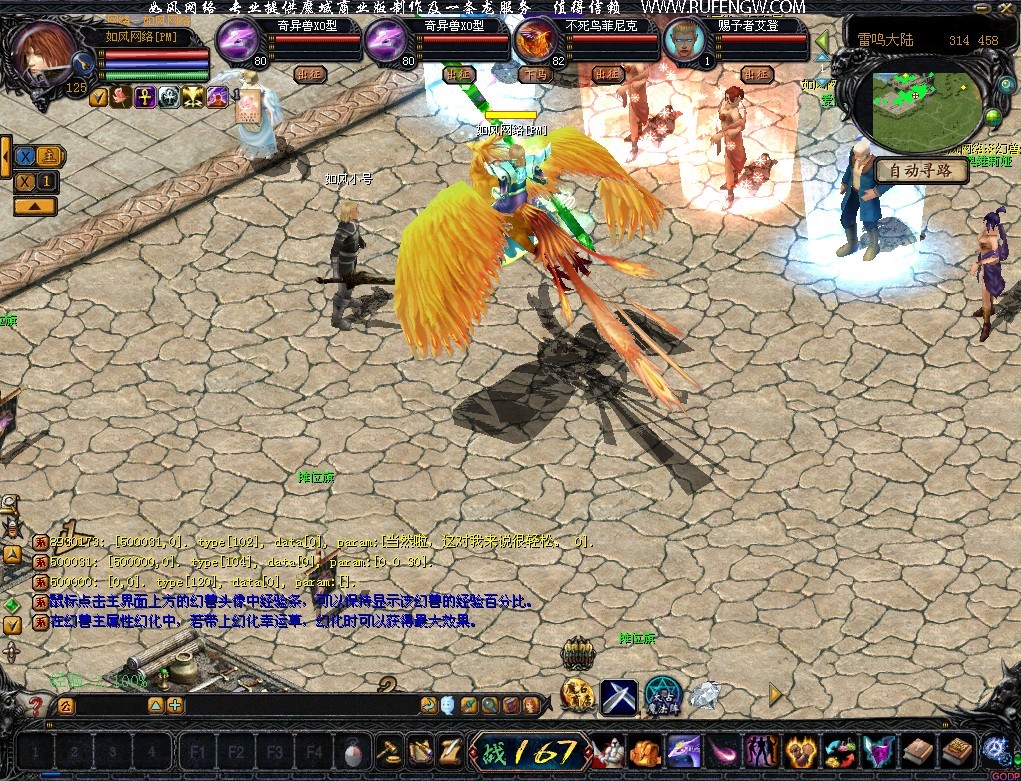Select the 赐予者艾登 pet portrait
The width and height of the screenshot is (1021, 781).
pos(689,43)
